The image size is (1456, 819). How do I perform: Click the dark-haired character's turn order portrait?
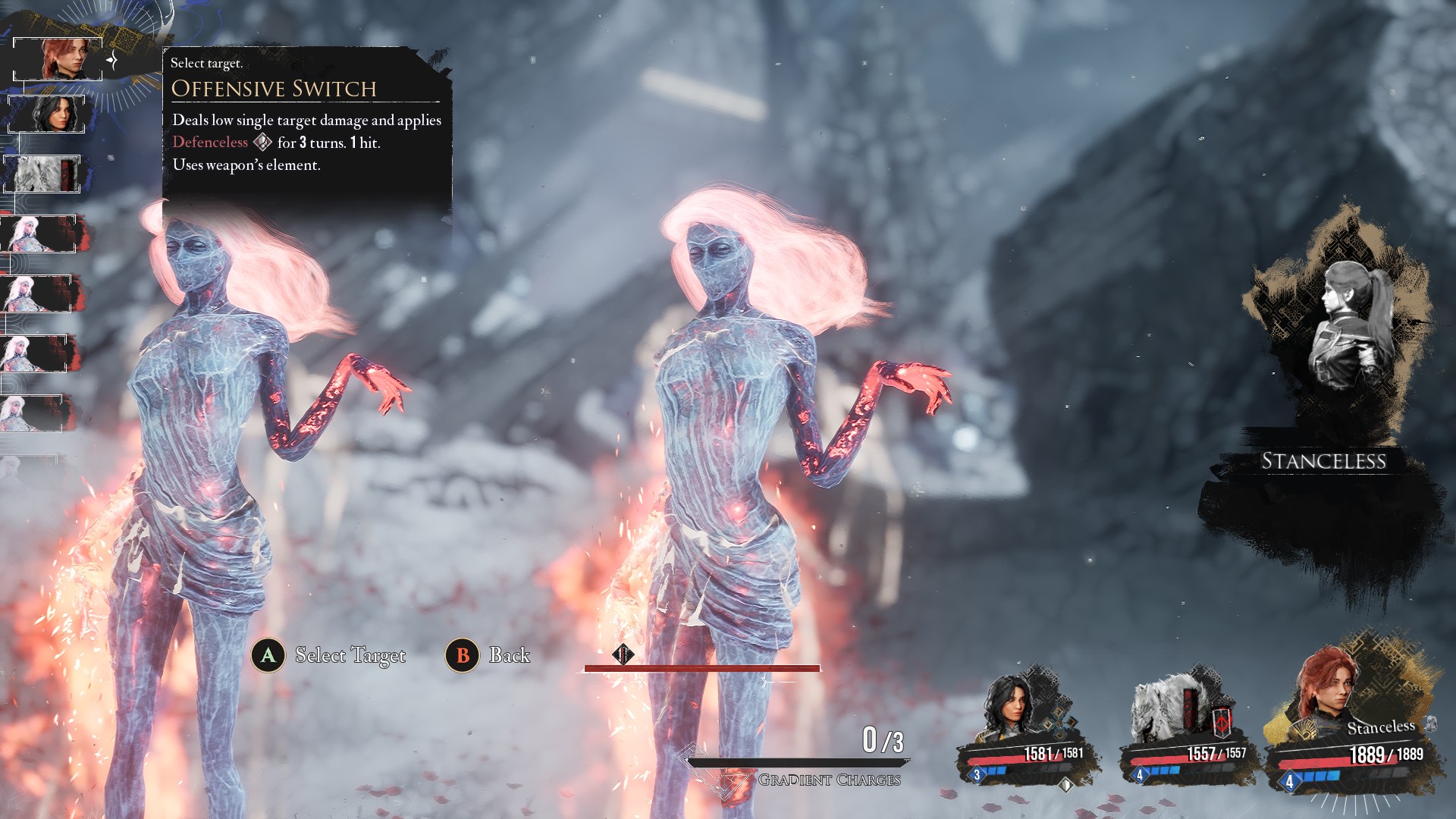tap(47, 115)
